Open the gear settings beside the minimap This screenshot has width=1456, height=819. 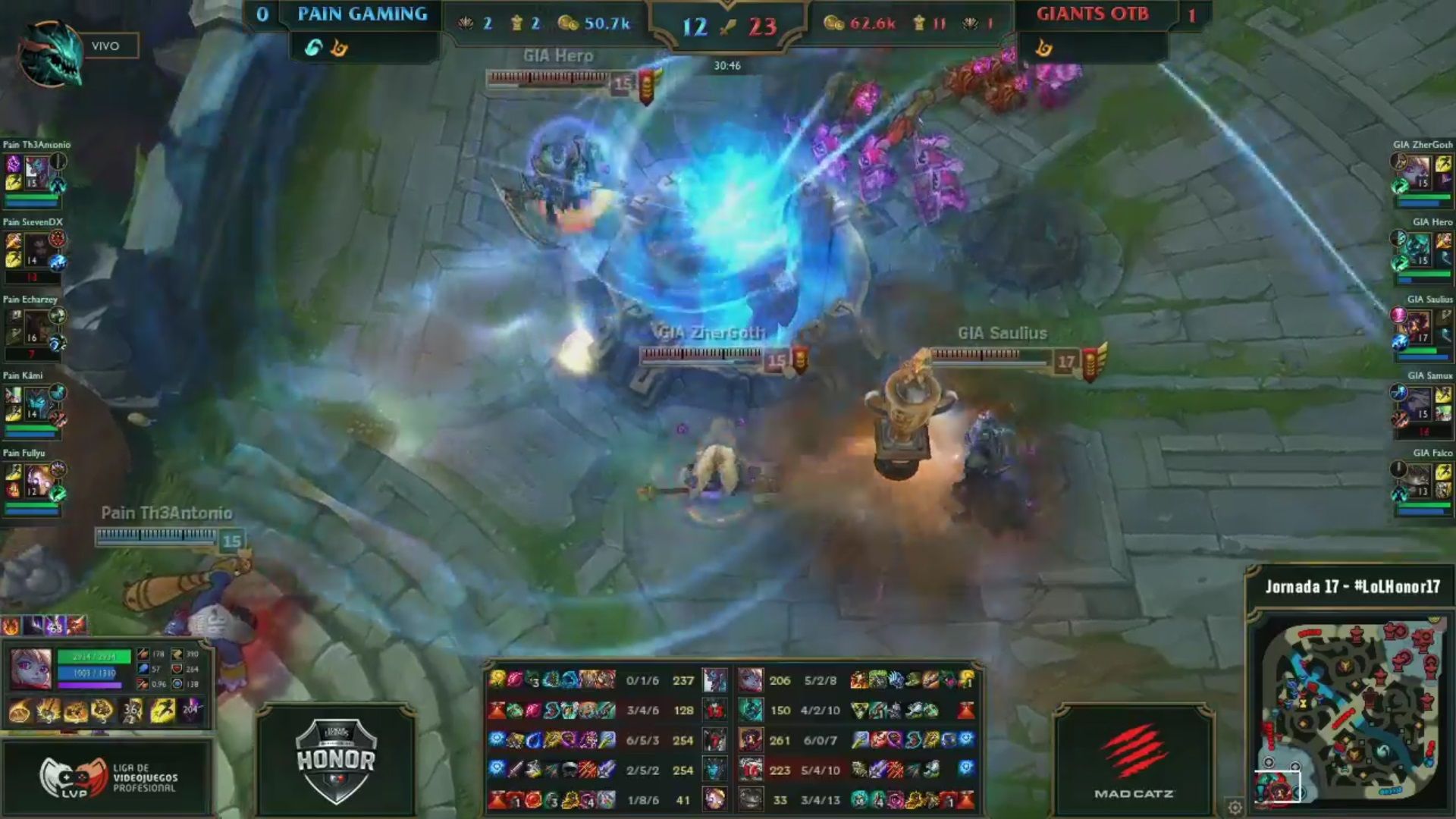point(1235,806)
